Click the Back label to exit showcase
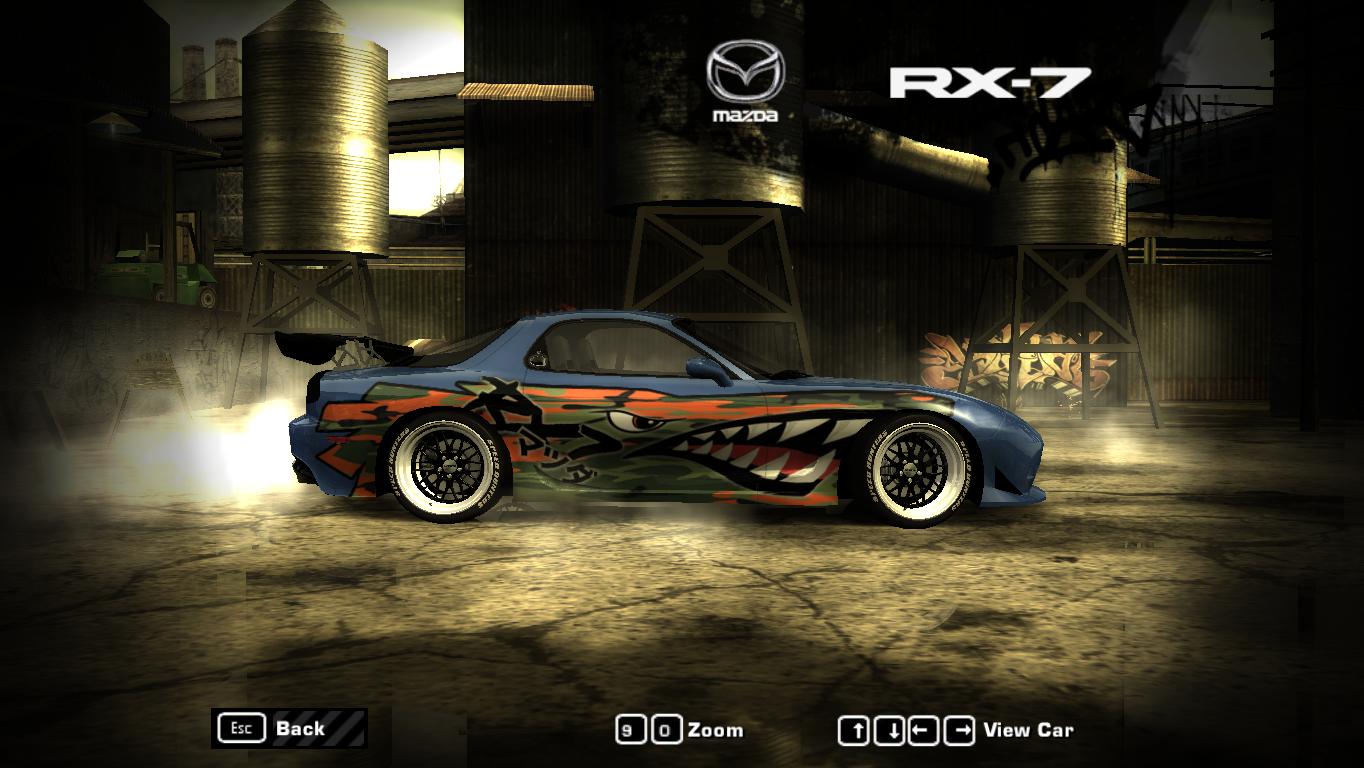 302,730
